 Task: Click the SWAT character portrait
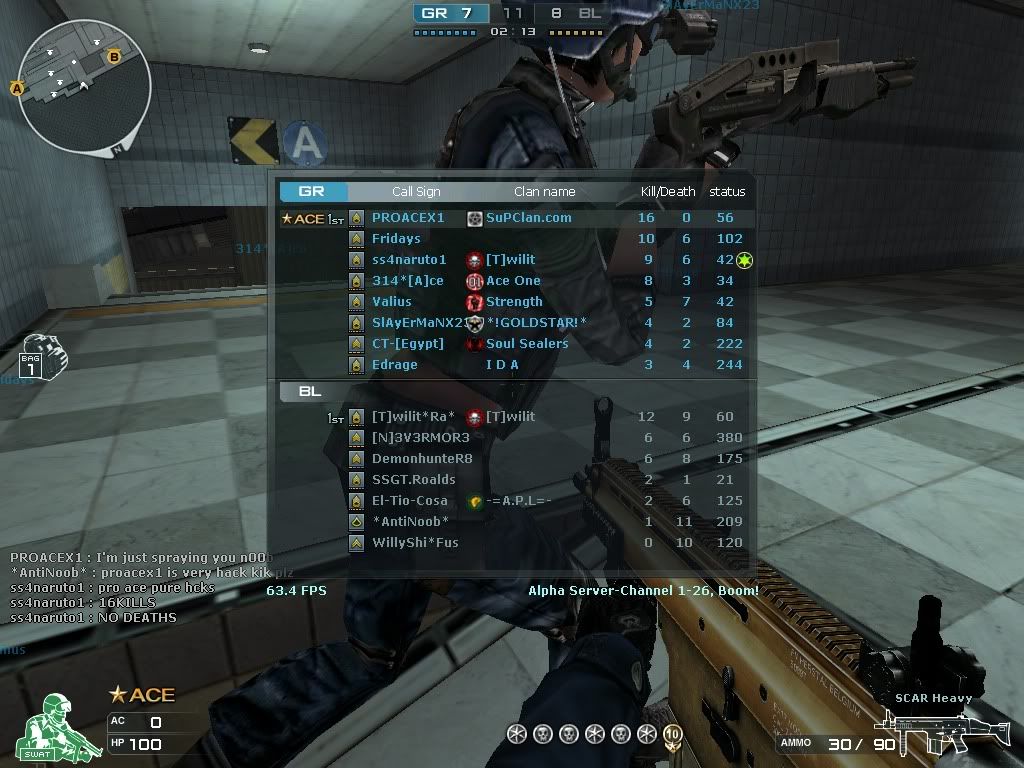(51, 727)
